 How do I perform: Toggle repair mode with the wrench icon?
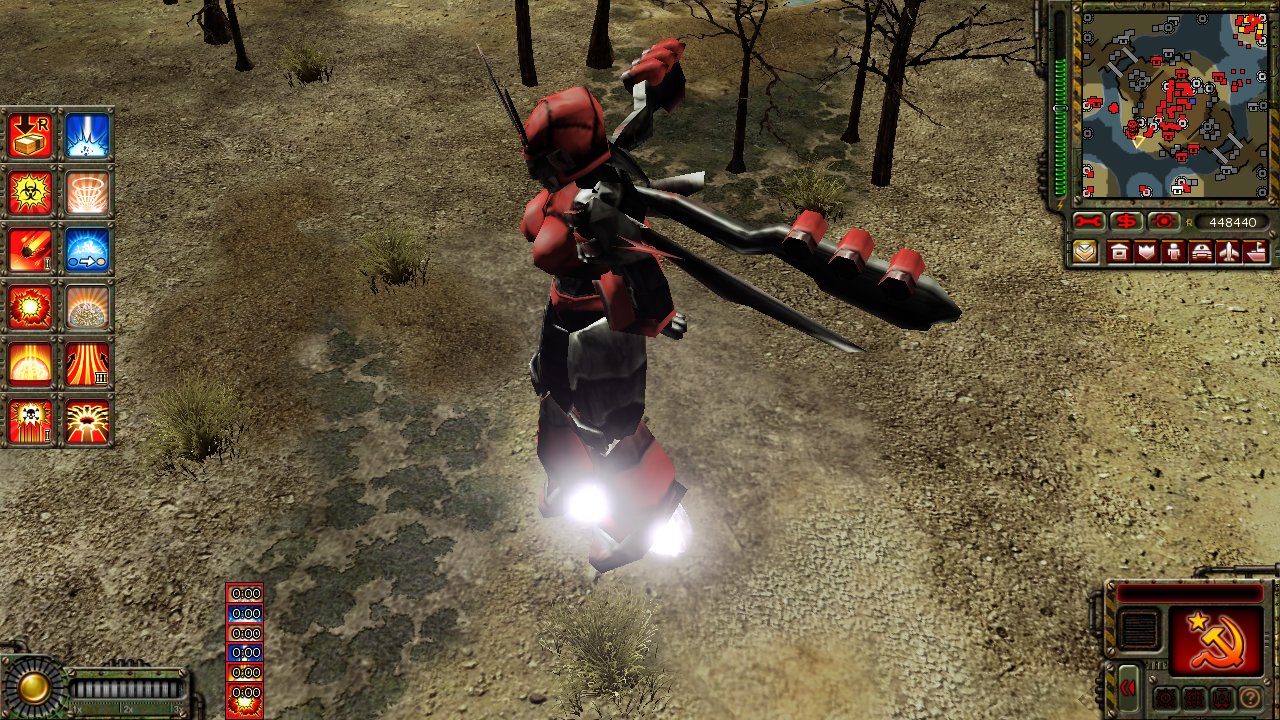coord(1088,221)
